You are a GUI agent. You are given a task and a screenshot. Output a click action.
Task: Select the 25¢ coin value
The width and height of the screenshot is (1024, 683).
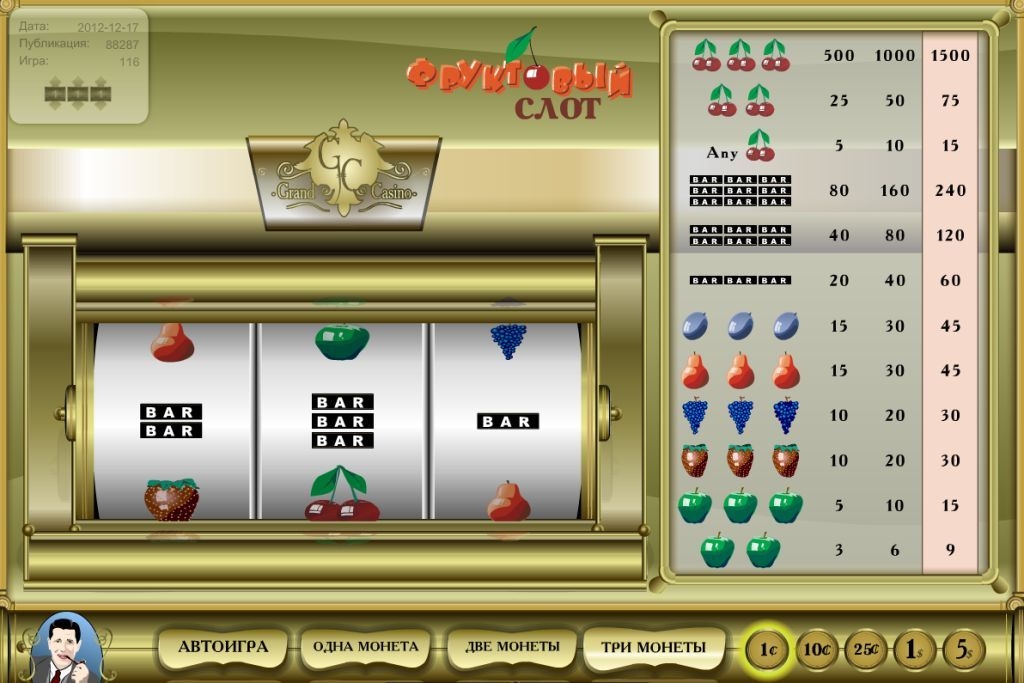tap(865, 650)
